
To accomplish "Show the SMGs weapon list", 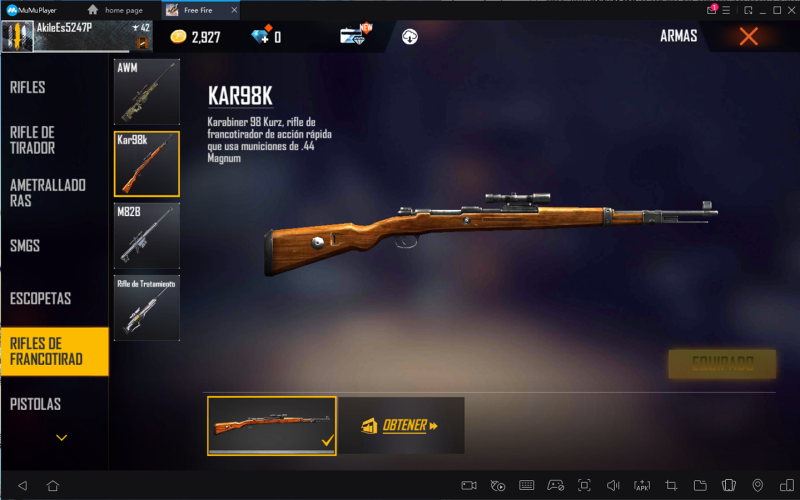I will pyautogui.click(x=25, y=245).
